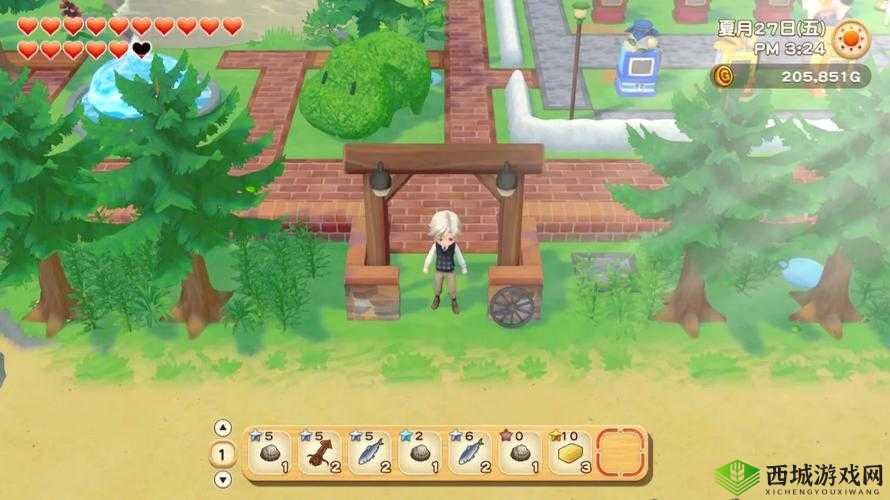Switch hotbar row with the up arrow
890x500 pixels.
(224, 428)
